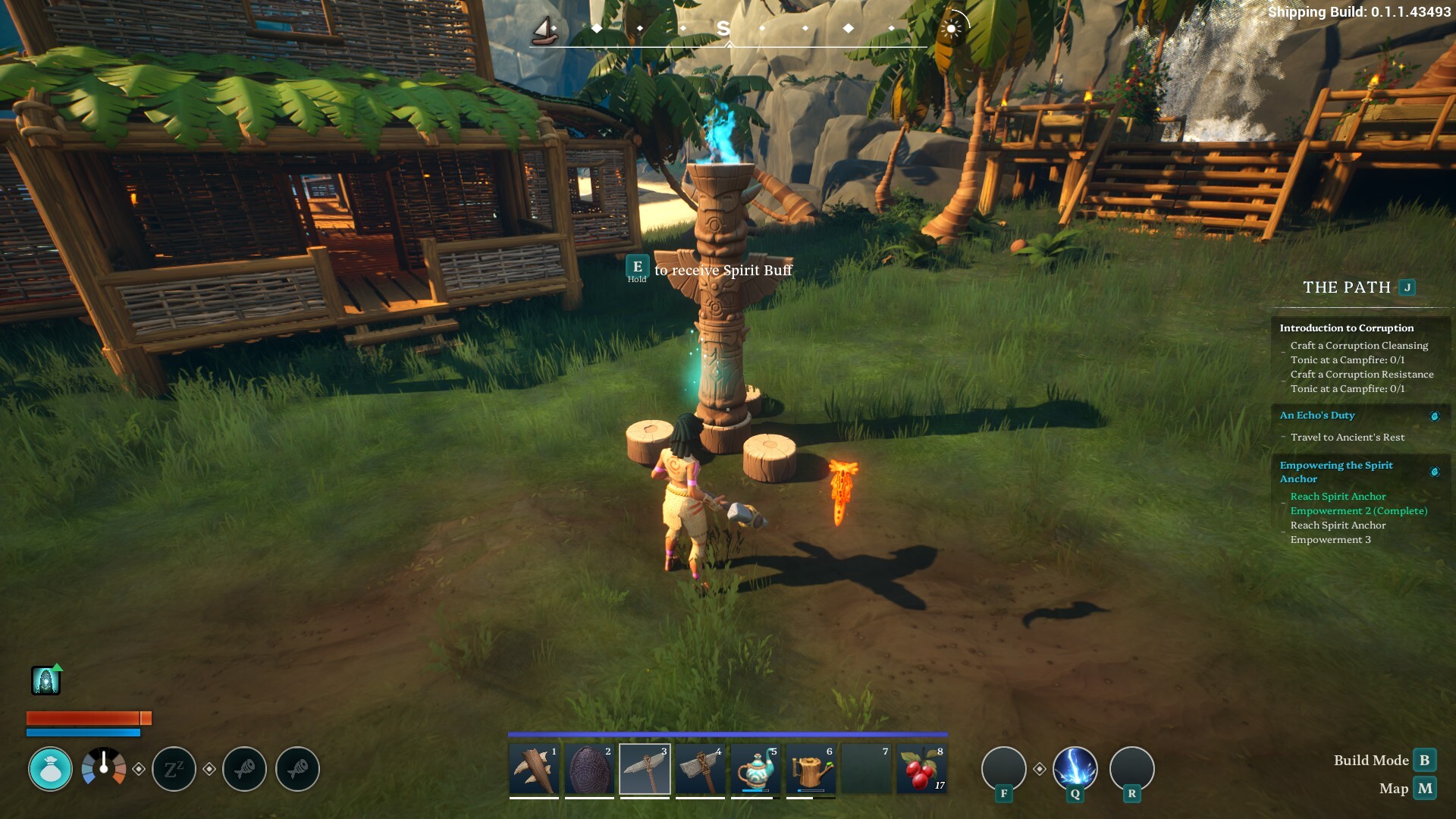Select the stone pickaxe in hotbar slot 3
The height and width of the screenshot is (819, 1456).
[x=645, y=770]
